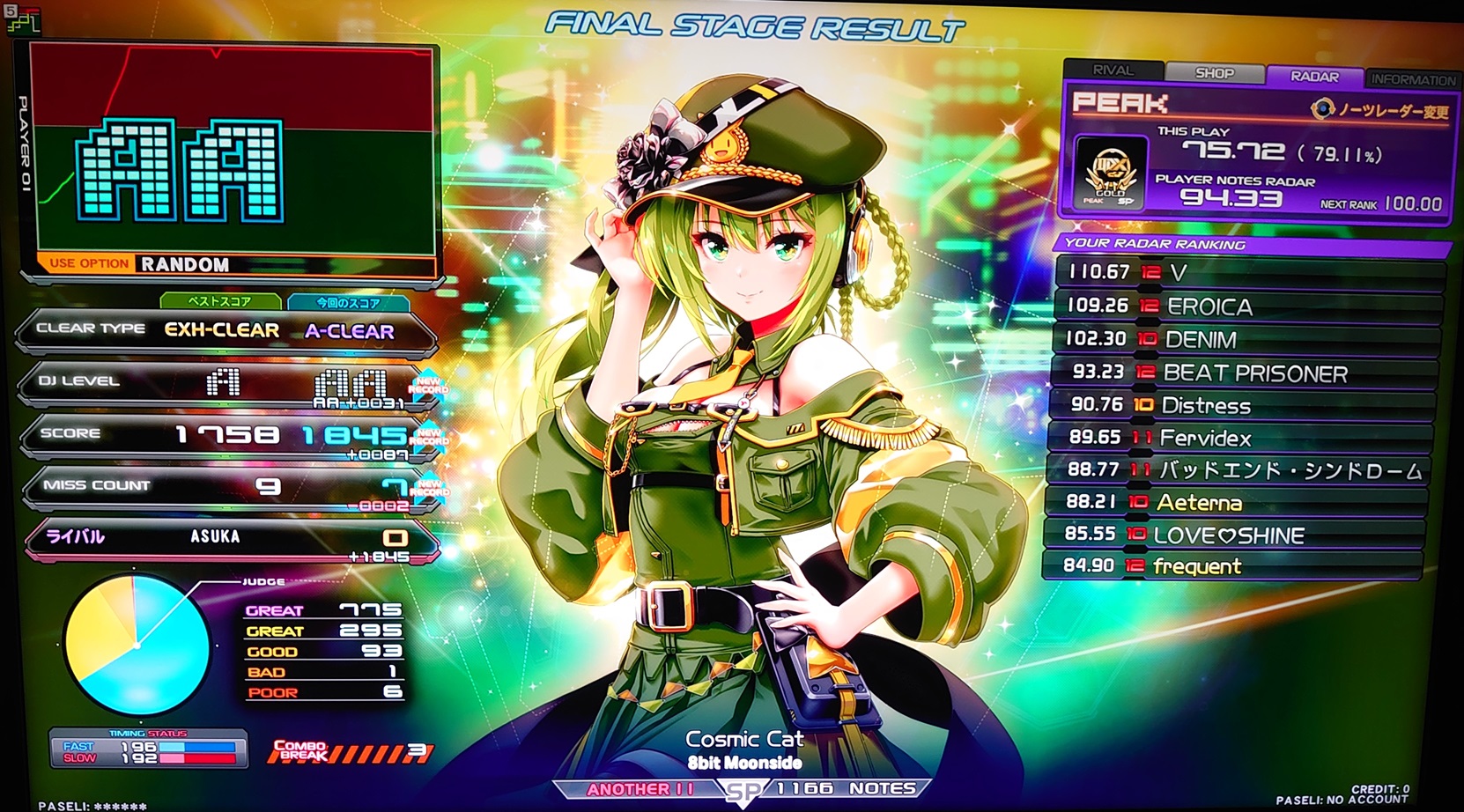Click the PEAK gold radar badge
The width and height of the screenshot is (1464, 812).
(1109, 173)
